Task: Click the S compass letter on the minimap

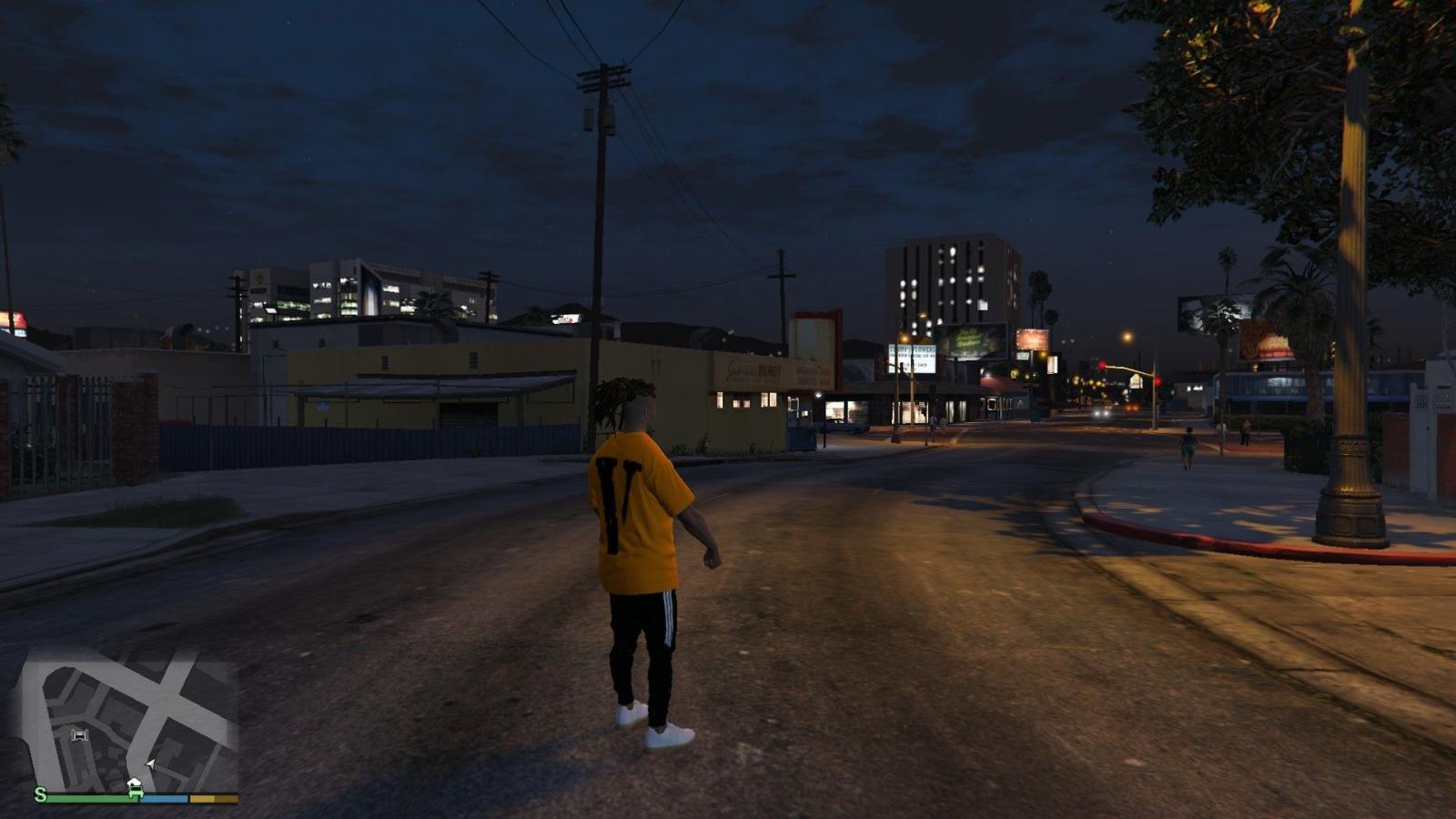Action: point(38,796)
